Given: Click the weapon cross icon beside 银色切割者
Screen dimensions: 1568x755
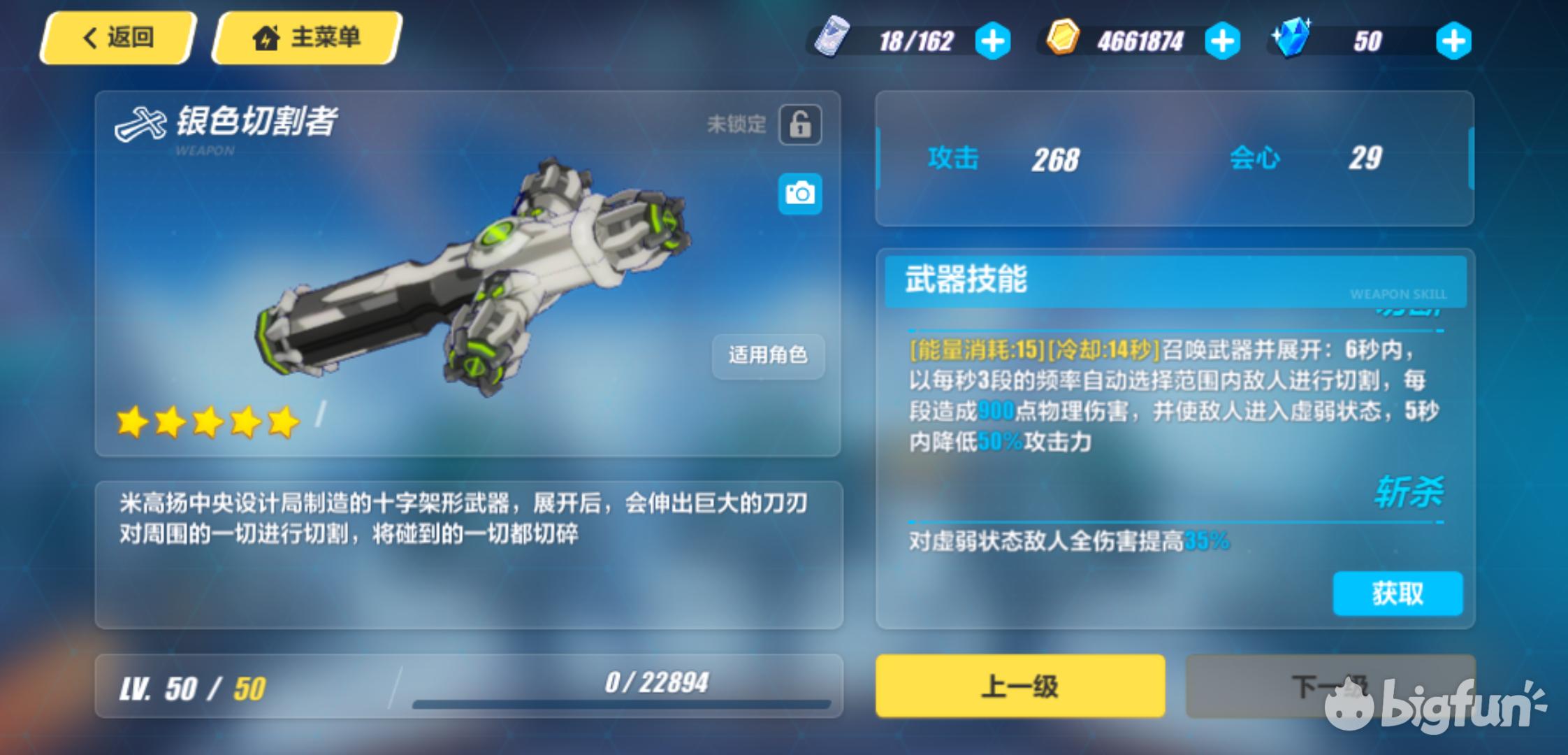Looking at the screenshot, I should (140, 122).
